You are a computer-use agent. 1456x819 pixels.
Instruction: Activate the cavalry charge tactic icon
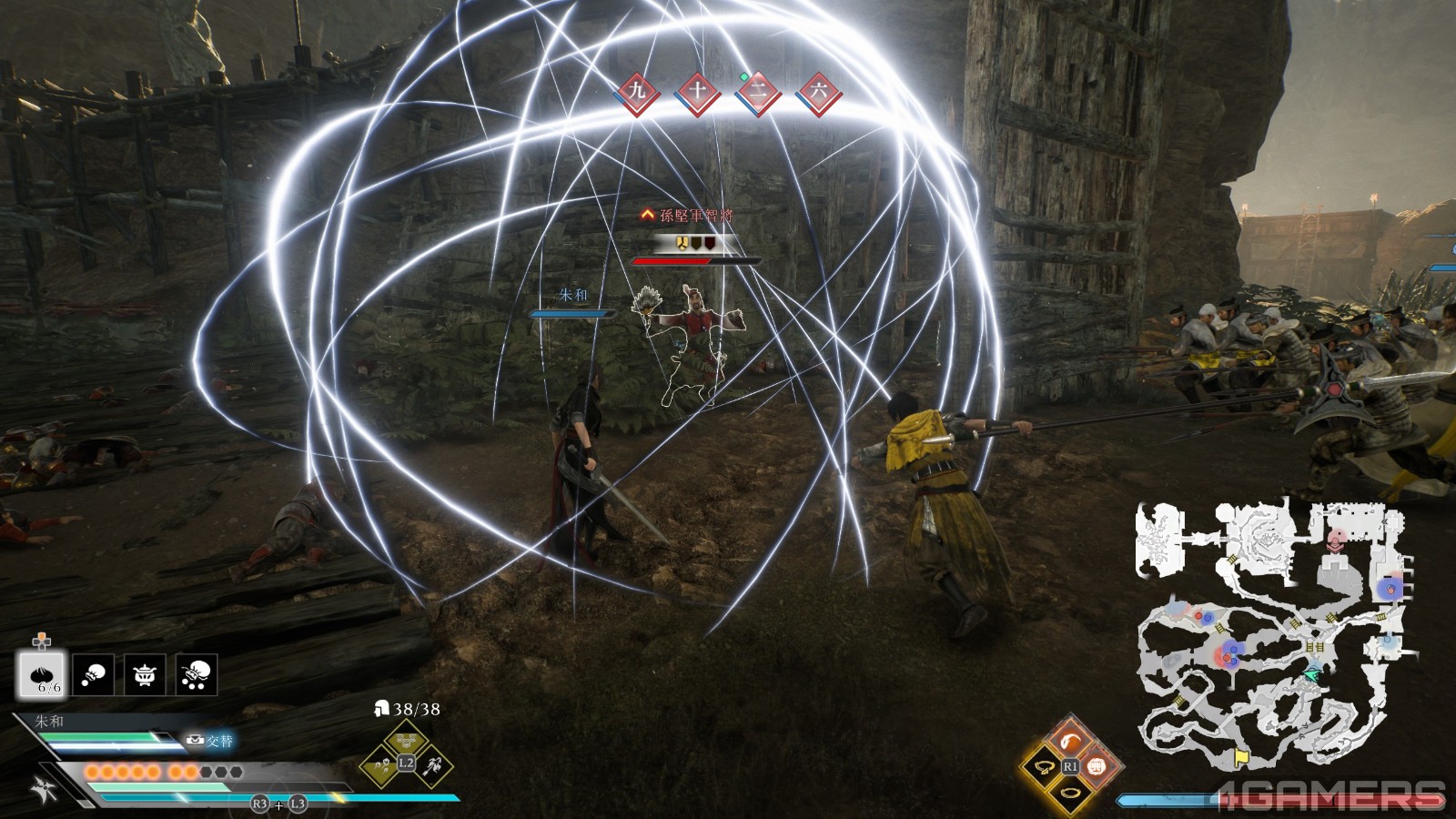click(x=432, y=766)
